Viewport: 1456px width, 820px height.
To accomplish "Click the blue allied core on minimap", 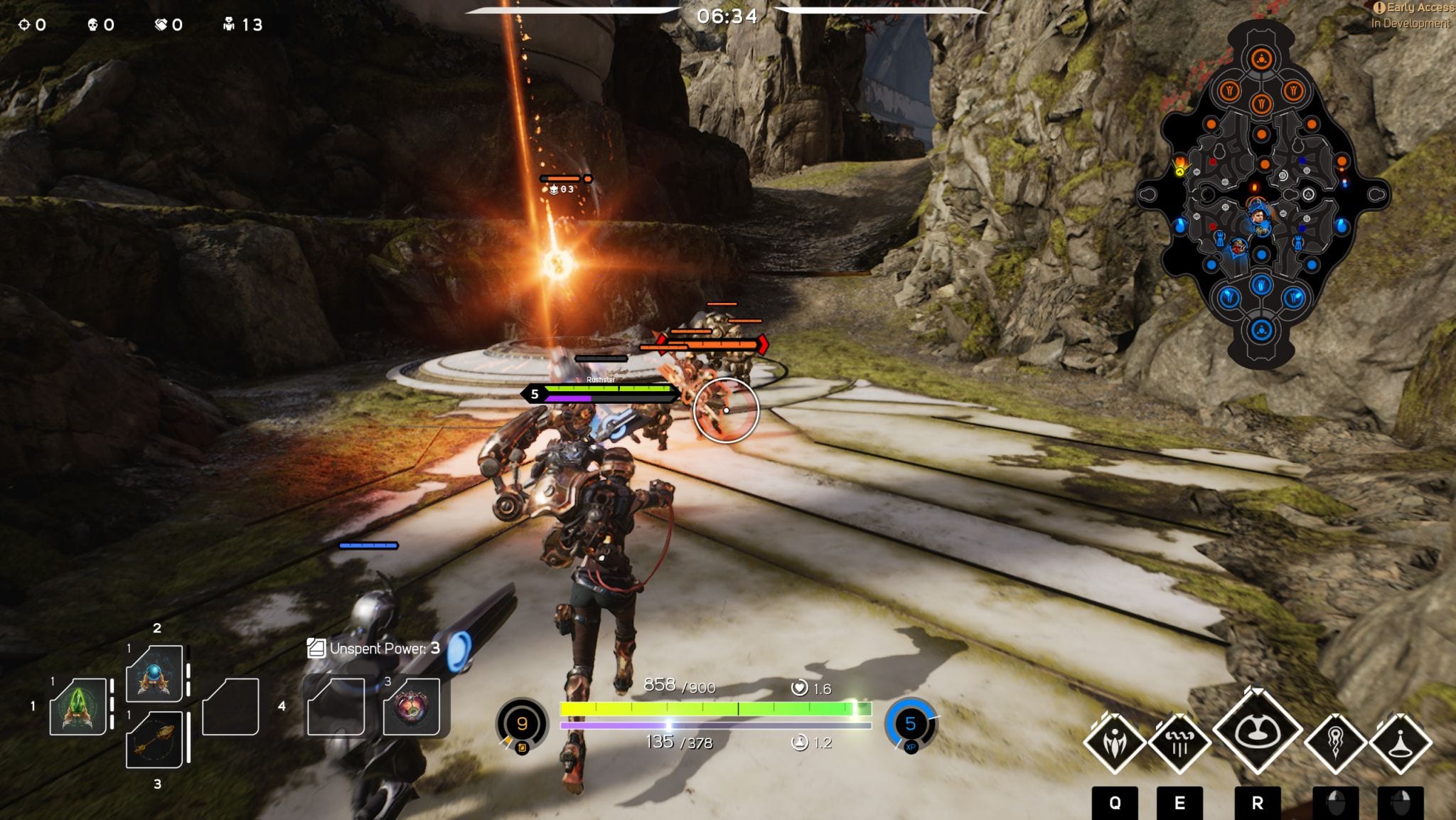I will (x=1261, y=330).
